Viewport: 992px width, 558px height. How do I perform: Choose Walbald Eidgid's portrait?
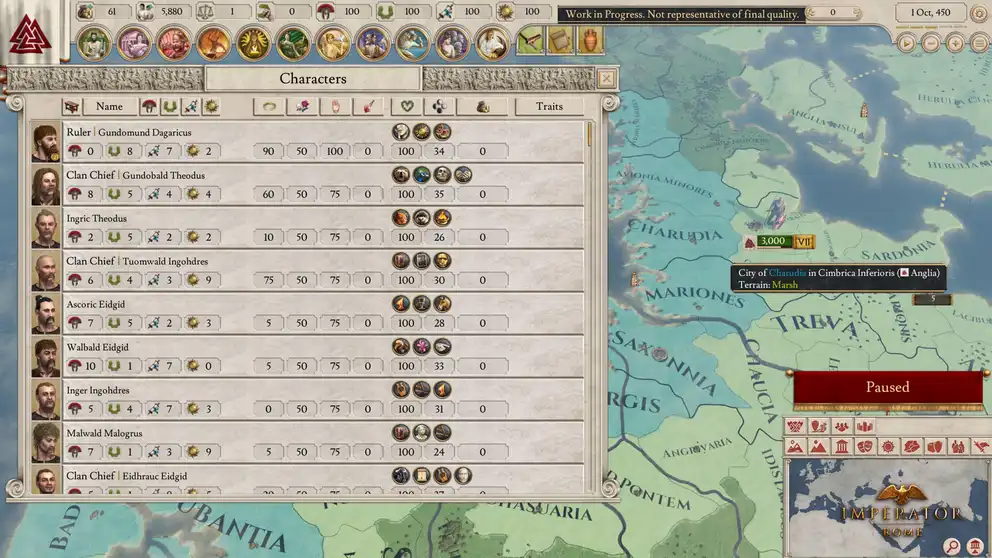click(45, 357)
